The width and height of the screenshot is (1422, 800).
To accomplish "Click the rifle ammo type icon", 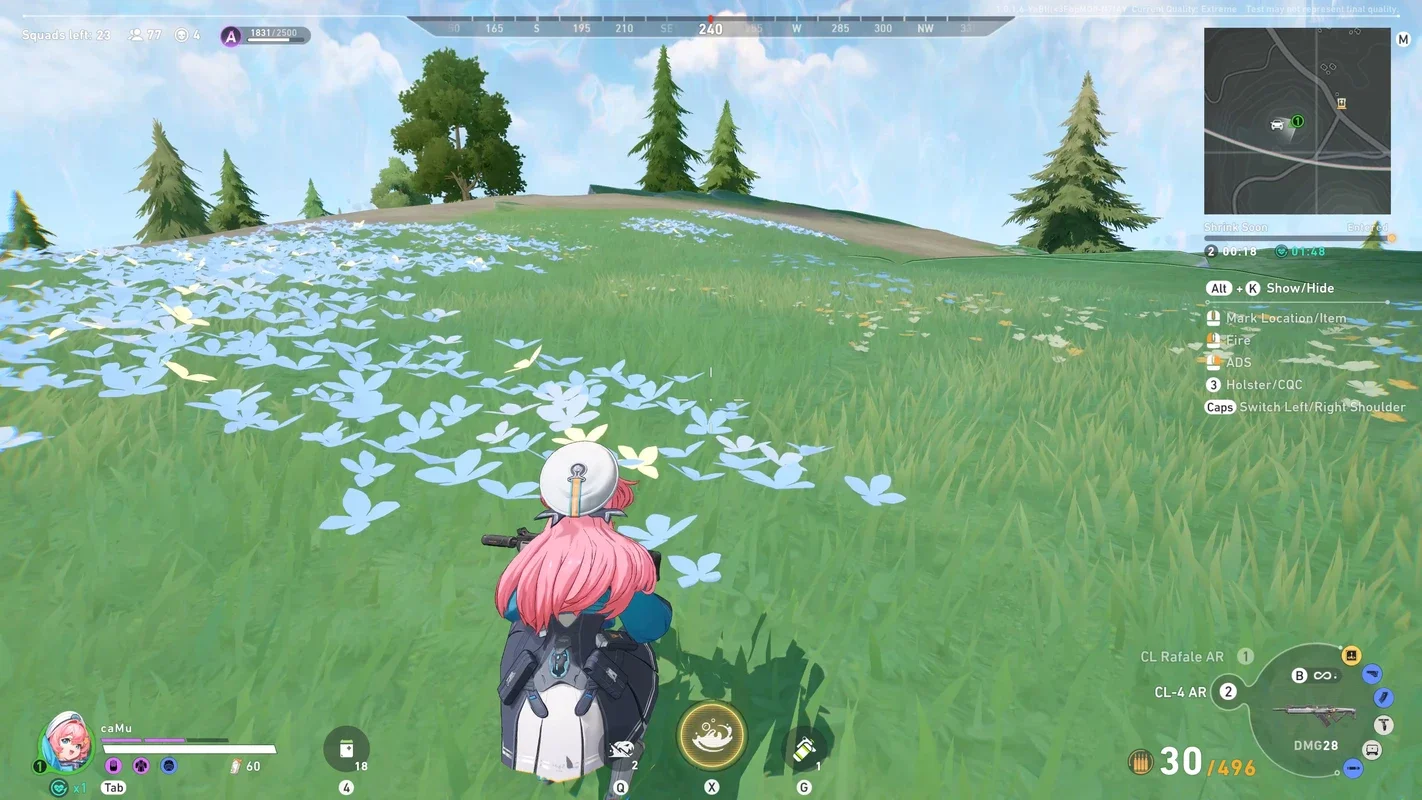I will coord(1139,763).
